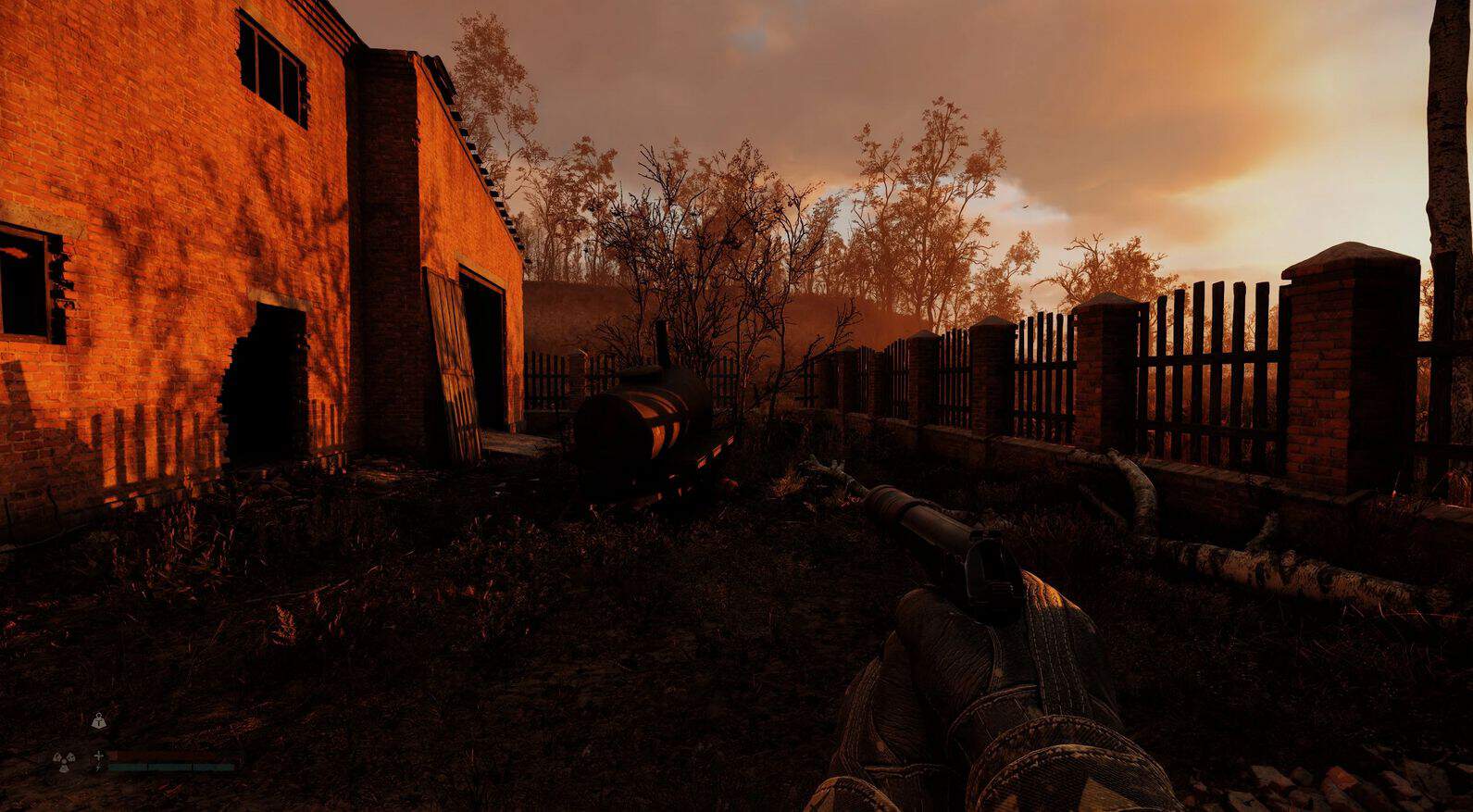Screen dimensions: 1473x812
Task: Click the weight kettlebell status icon
Action: [99, 721]
